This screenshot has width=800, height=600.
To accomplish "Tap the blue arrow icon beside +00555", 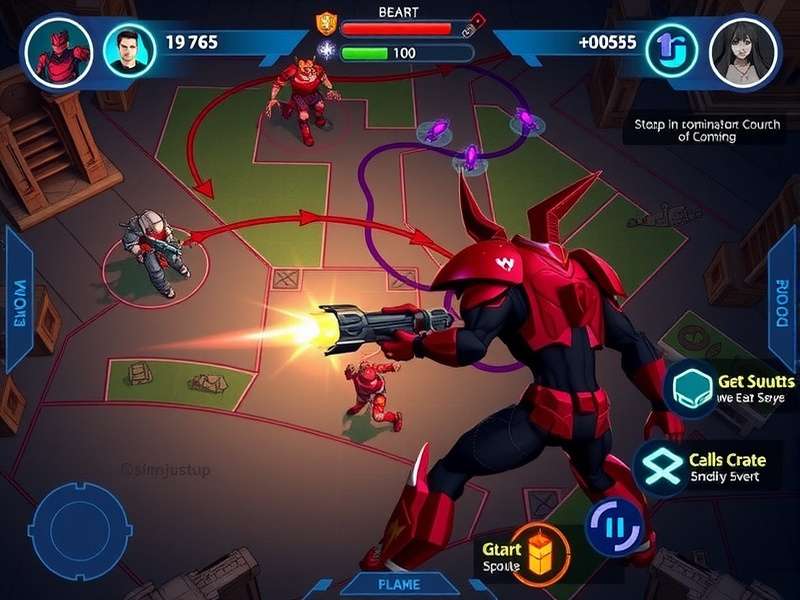I will click(x=669, y=49).
